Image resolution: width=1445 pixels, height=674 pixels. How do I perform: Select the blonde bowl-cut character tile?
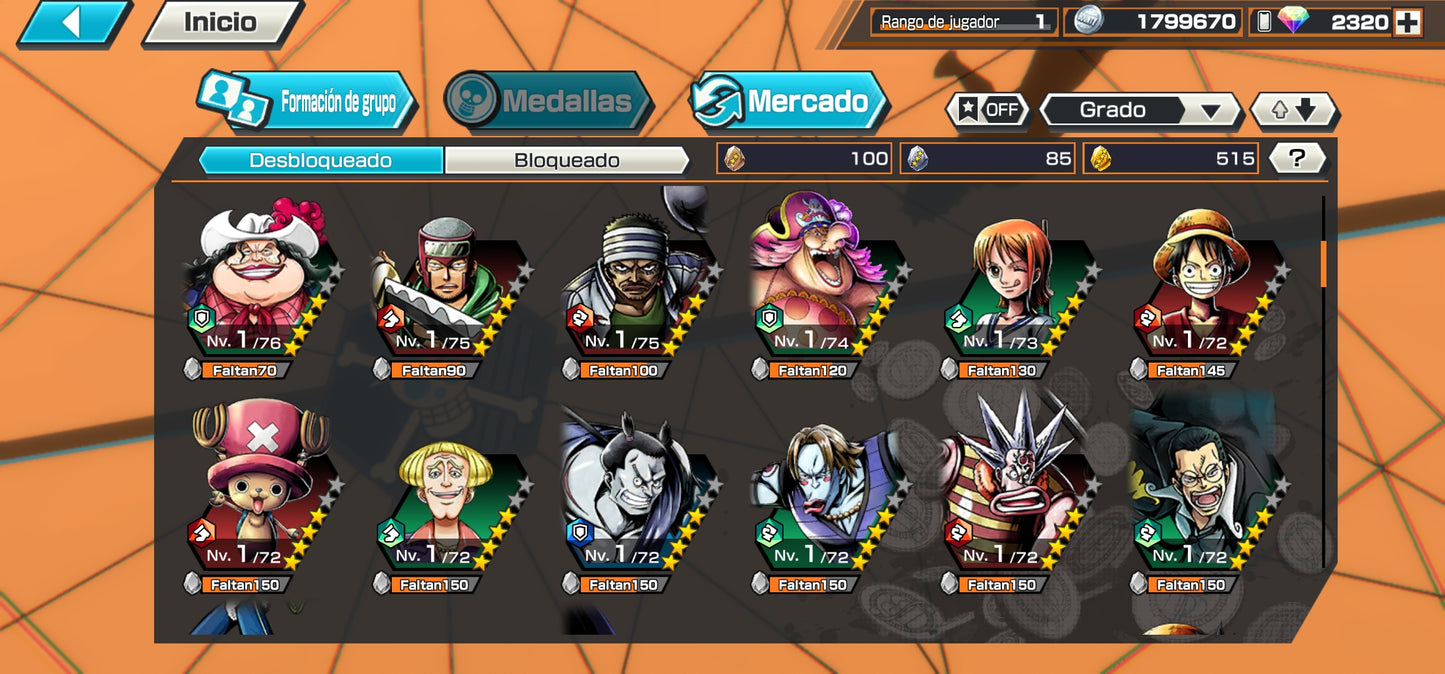click(x=448, y=500)
